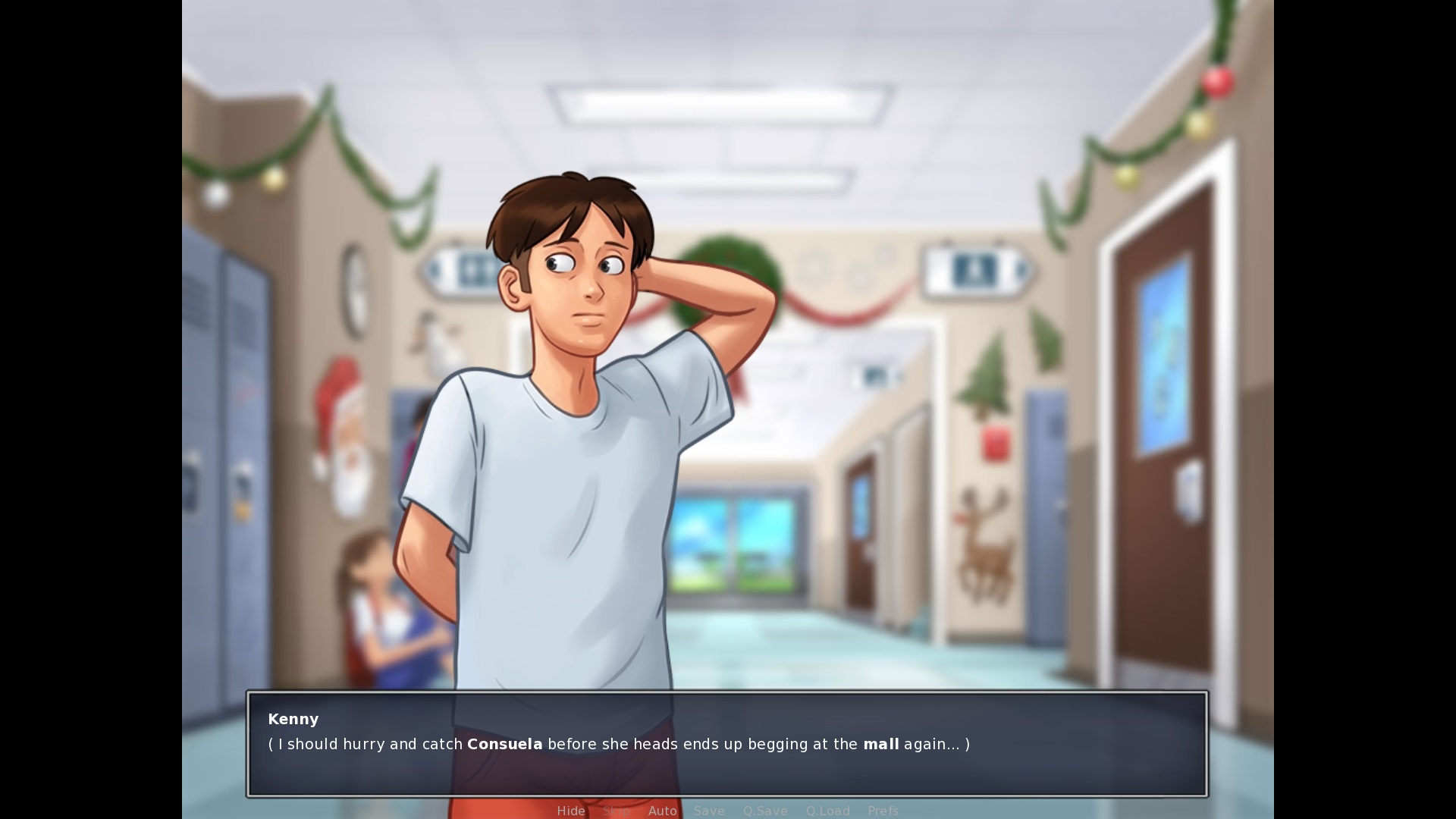
Task: Quick load with Q.Load
Action: tap(827, 811)
